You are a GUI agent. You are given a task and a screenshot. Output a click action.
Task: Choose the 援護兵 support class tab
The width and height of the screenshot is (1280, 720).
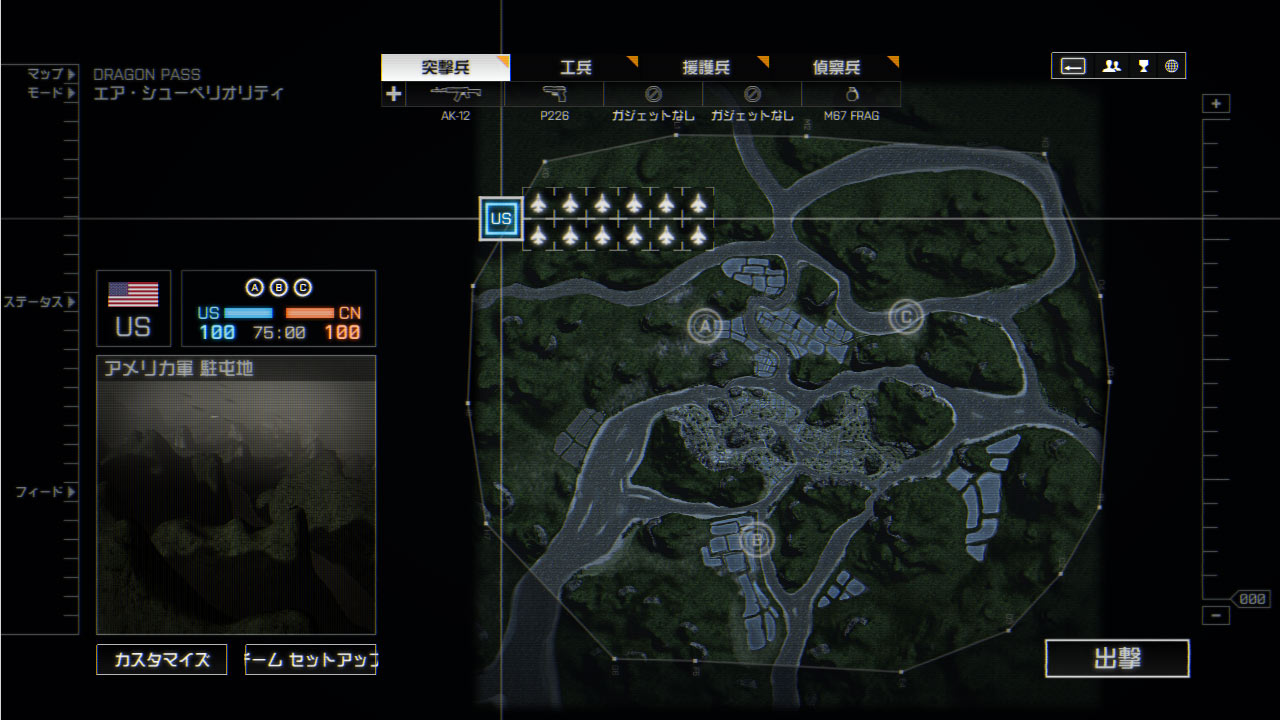[x=705, y=68]
